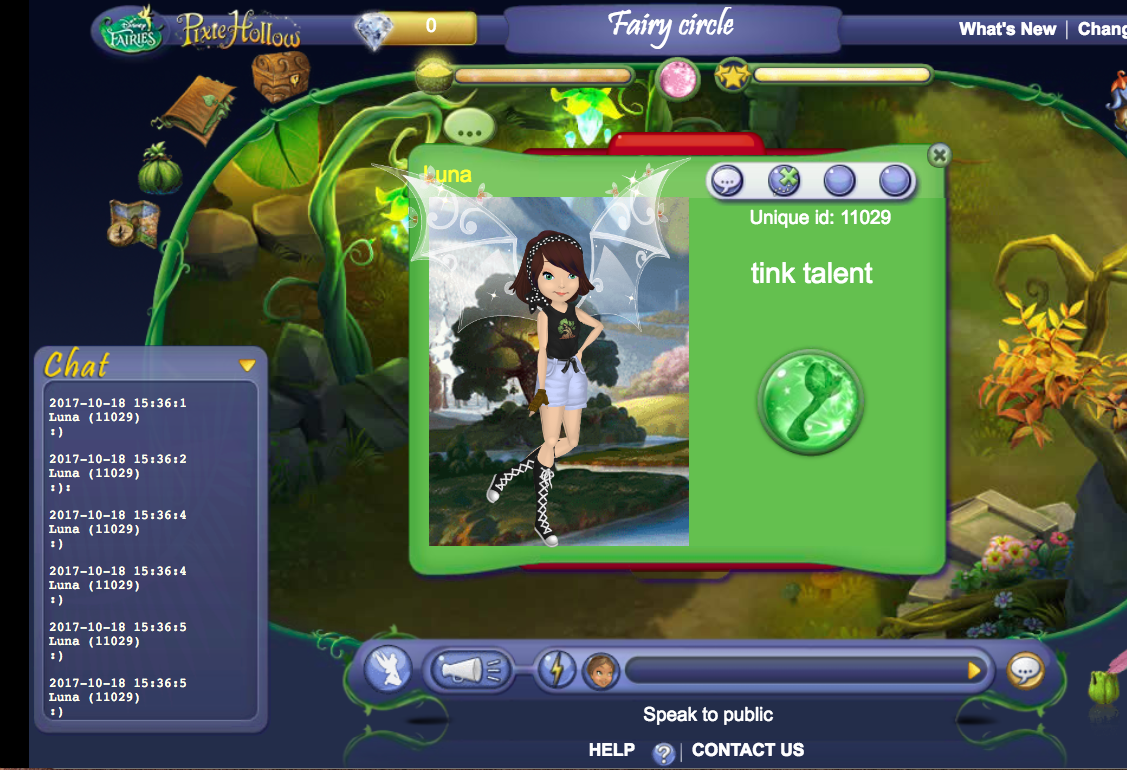Click the green pumpkin icon
The image size is (1127, 770).
pos(160,169)
